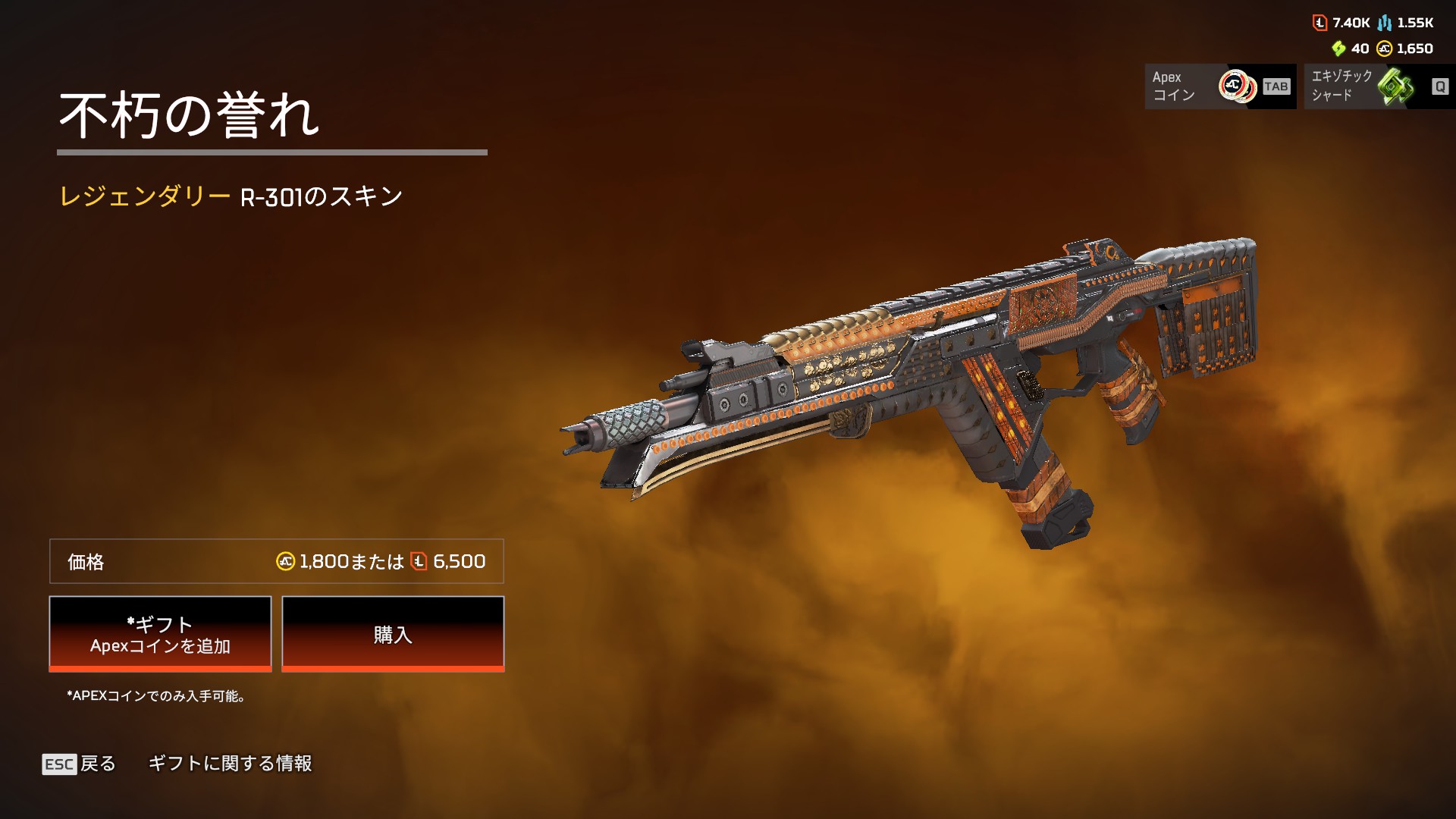Select the ギフト Apexコインを追加 button
The width and height of the screenshot is (1456, 819).
pos(160,634)
